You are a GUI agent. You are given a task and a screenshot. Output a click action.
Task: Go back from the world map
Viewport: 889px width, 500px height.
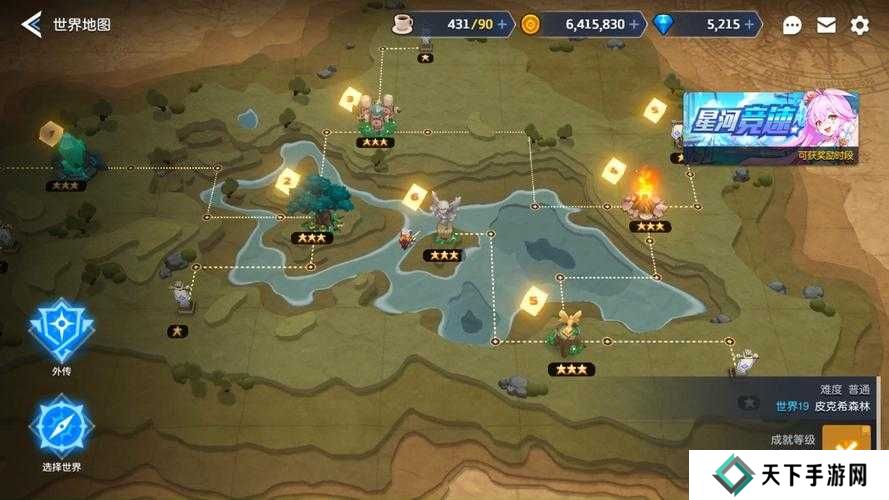click(32, 24)
